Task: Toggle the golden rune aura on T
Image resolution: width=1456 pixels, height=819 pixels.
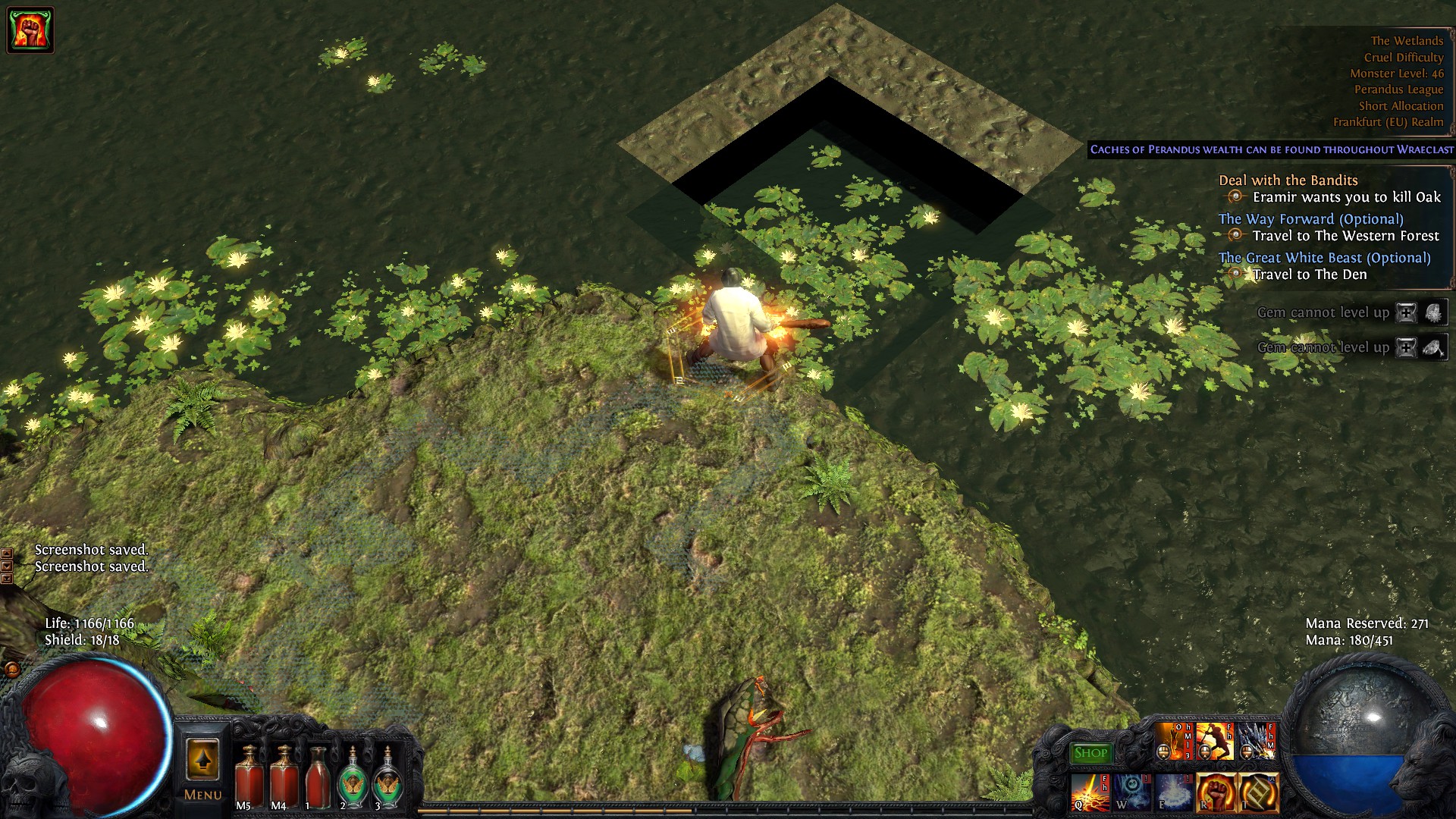Action: (x=1258, y=792)
